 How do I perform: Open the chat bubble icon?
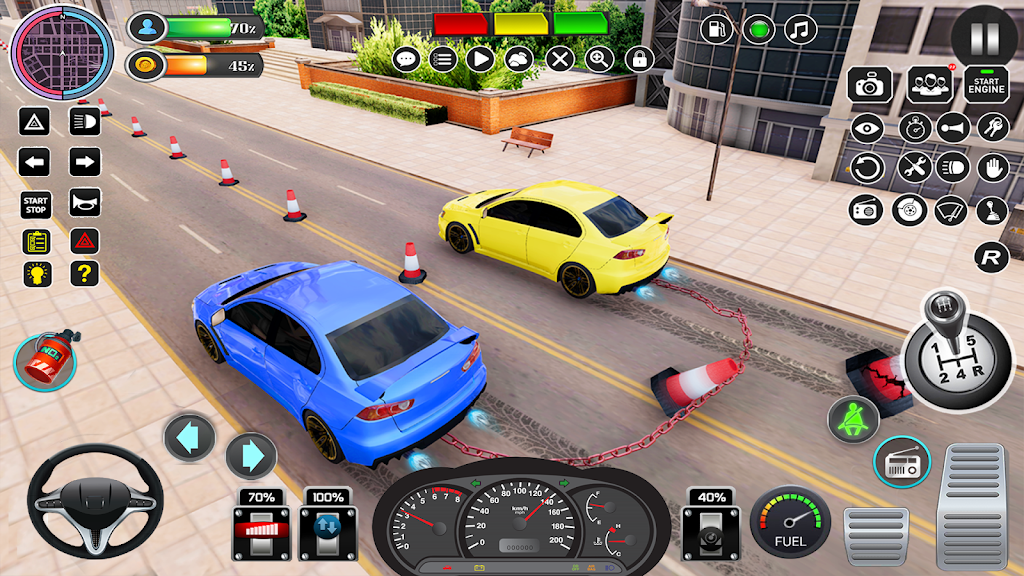tap(406, 59)
